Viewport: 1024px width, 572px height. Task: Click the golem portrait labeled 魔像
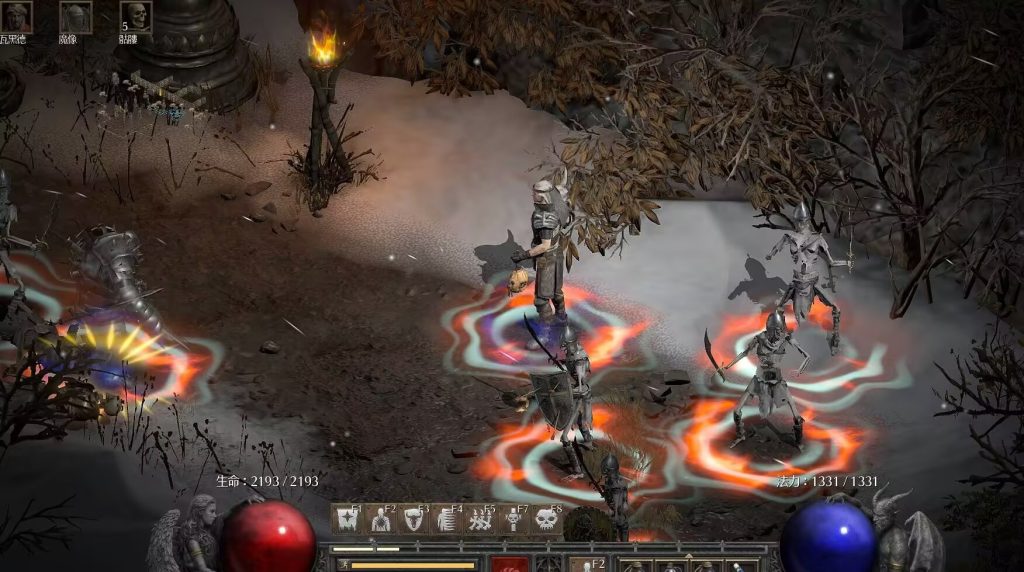76,17
